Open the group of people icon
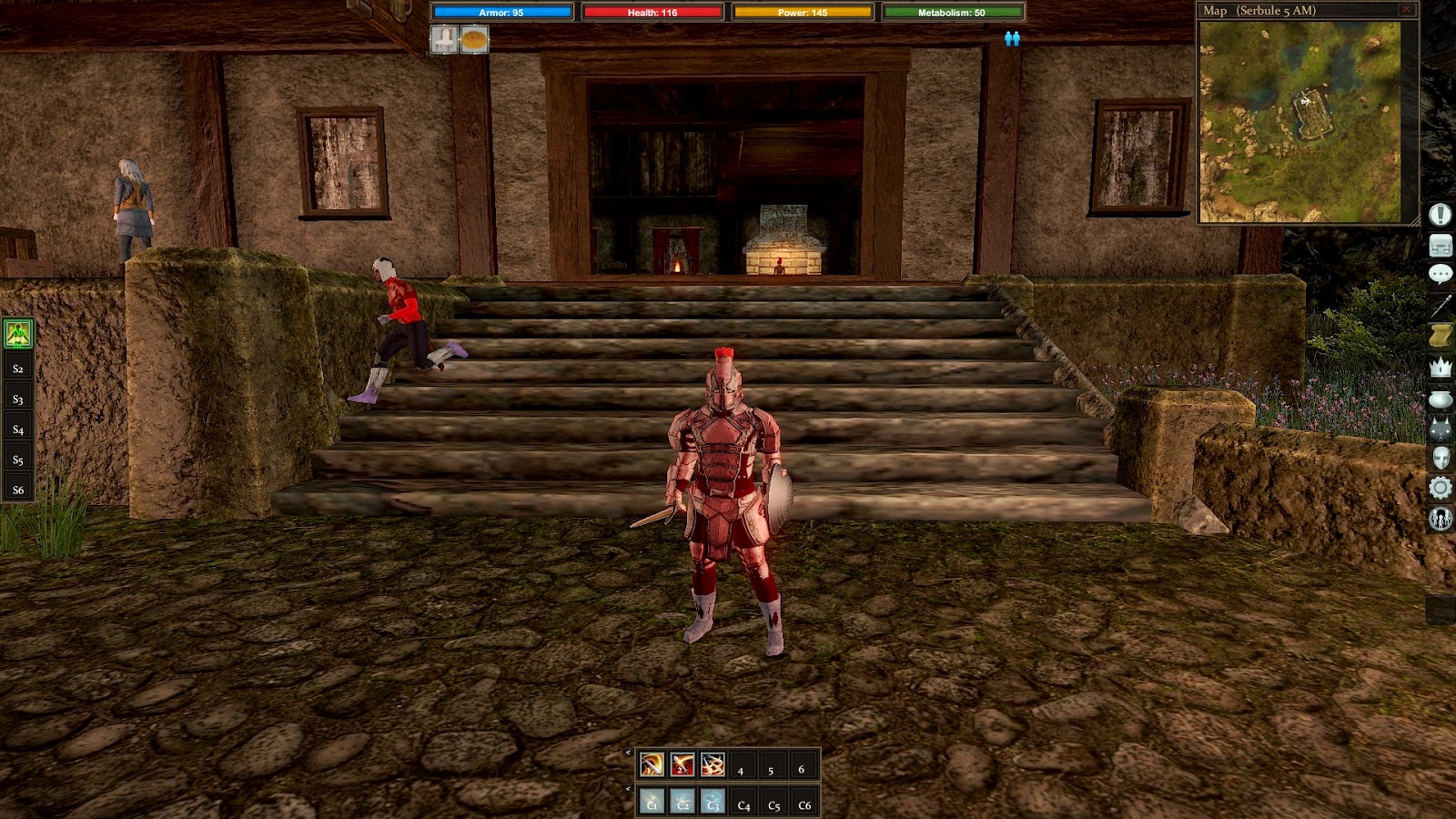Viewport: 1456px width, 819px height. (1440, 519)
